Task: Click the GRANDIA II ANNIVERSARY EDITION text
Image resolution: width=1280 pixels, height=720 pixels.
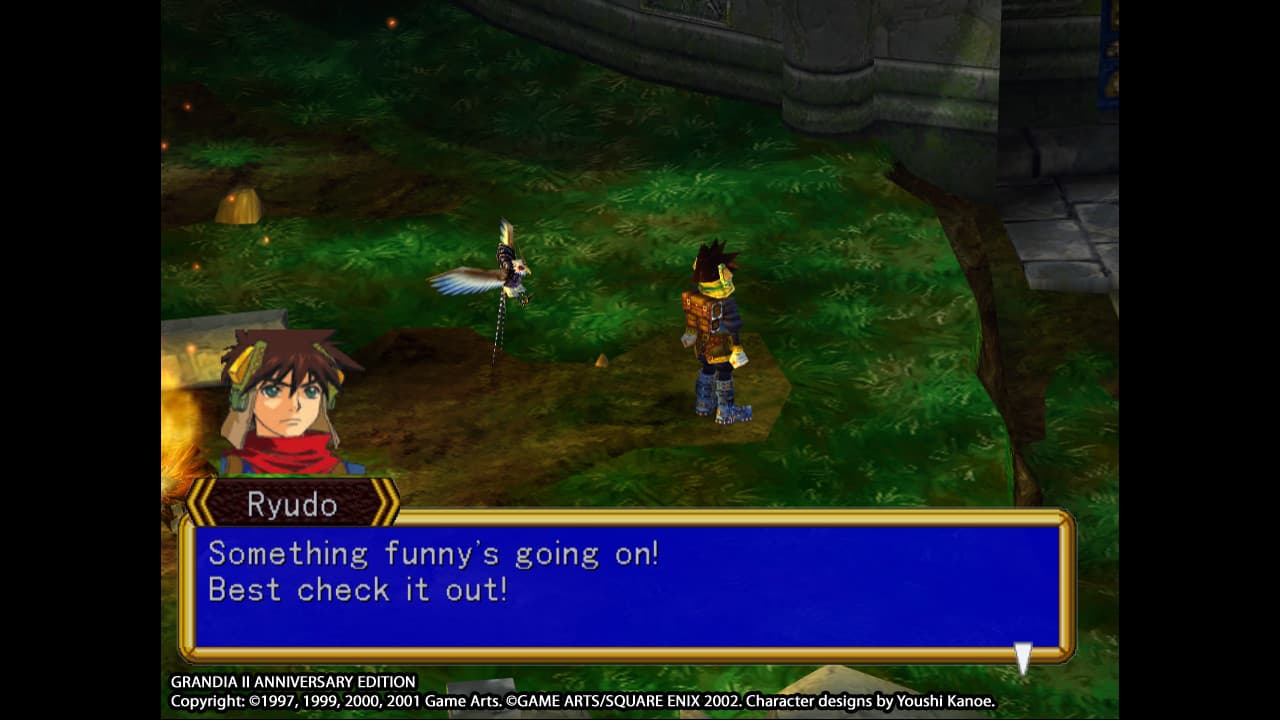Action: tap(293, 682)
